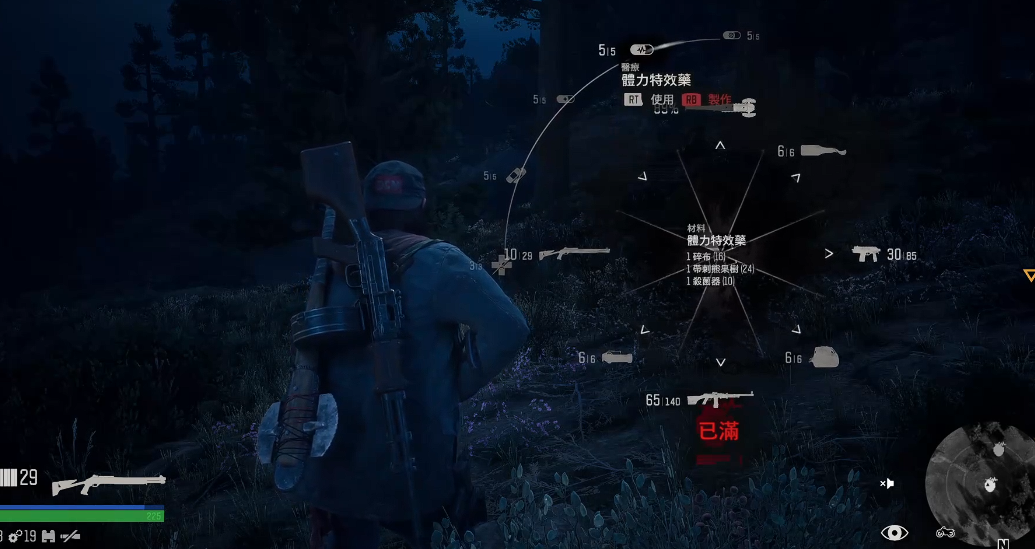The image size is (1035, 549).
Task: Click the eye visibility indicator
Action: coord(894,533)
